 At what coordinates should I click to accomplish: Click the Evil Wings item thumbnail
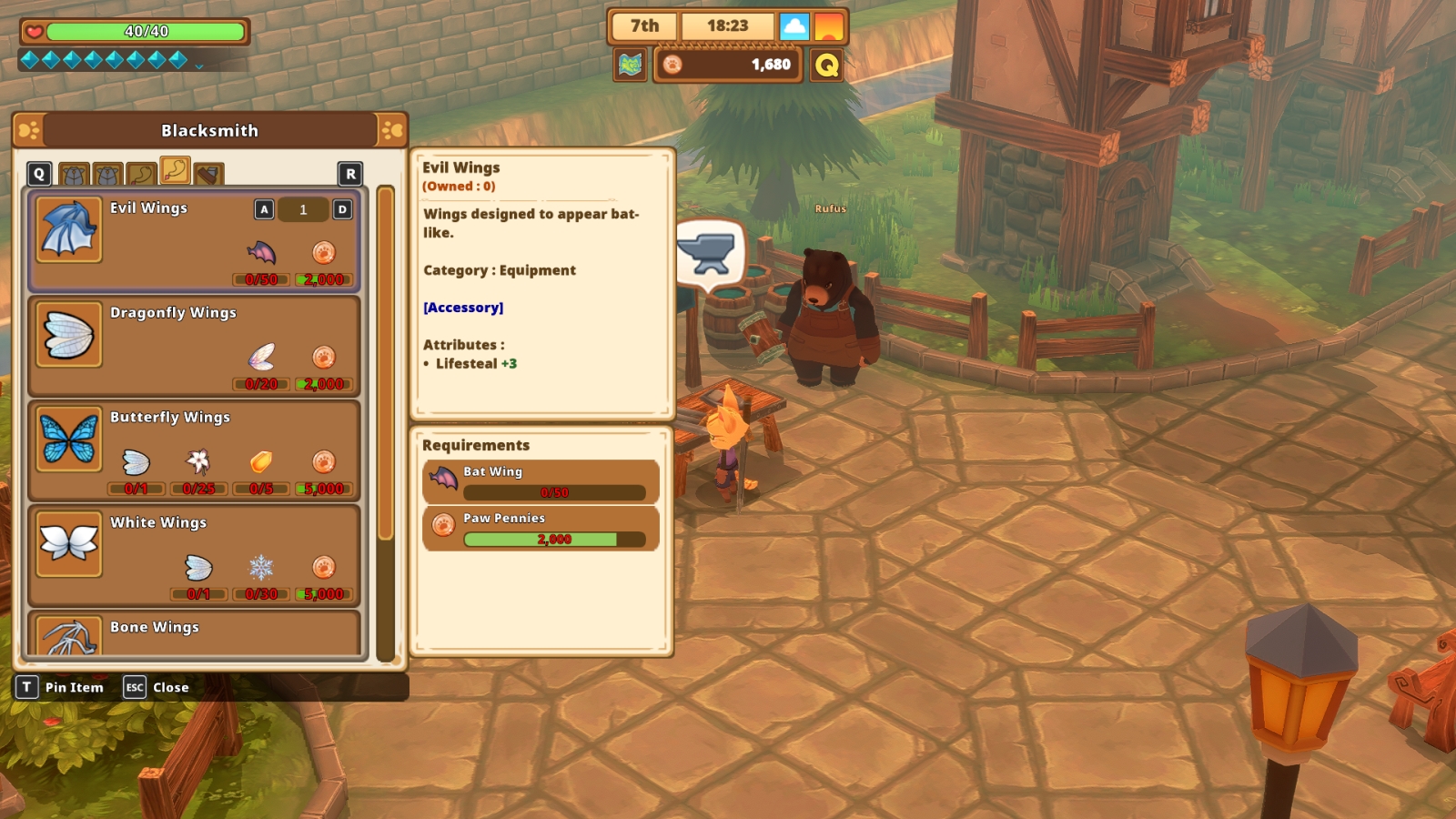pos(69,229)
